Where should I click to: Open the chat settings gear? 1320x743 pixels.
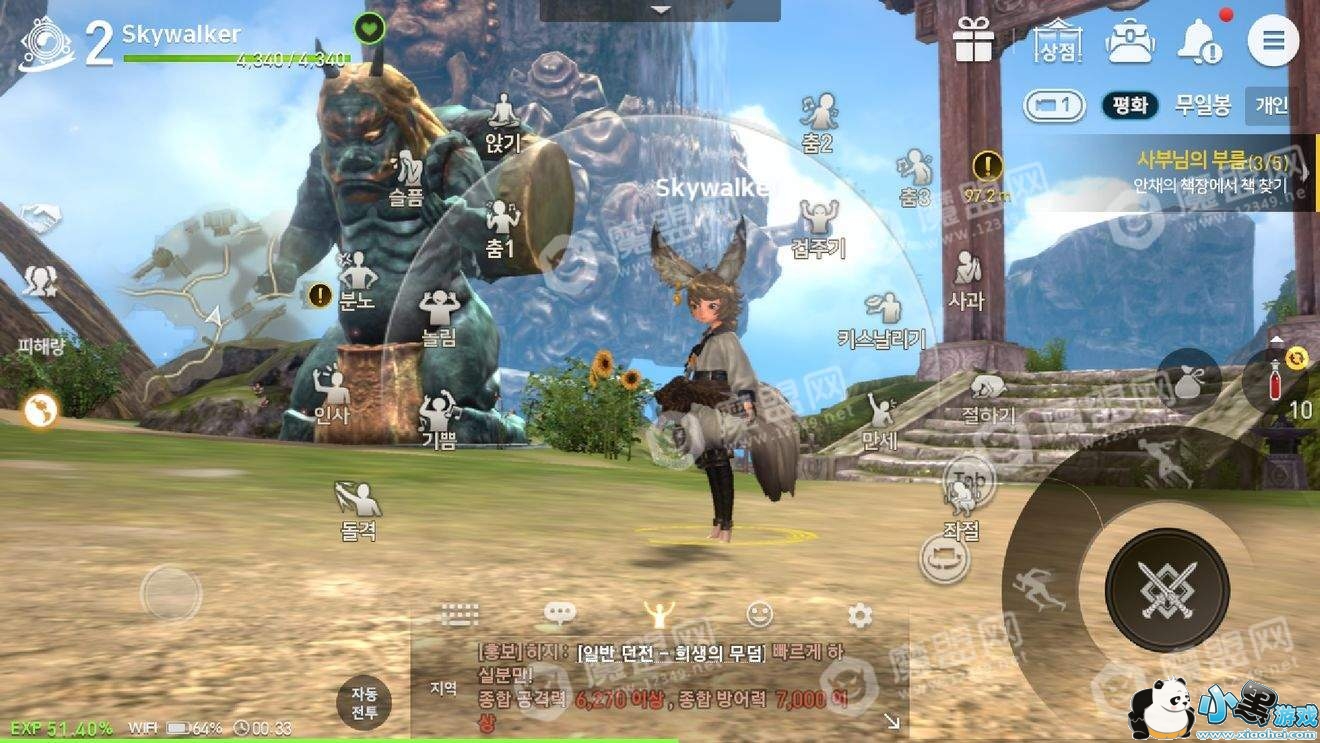pyautogui.click(x=859, y=614)
